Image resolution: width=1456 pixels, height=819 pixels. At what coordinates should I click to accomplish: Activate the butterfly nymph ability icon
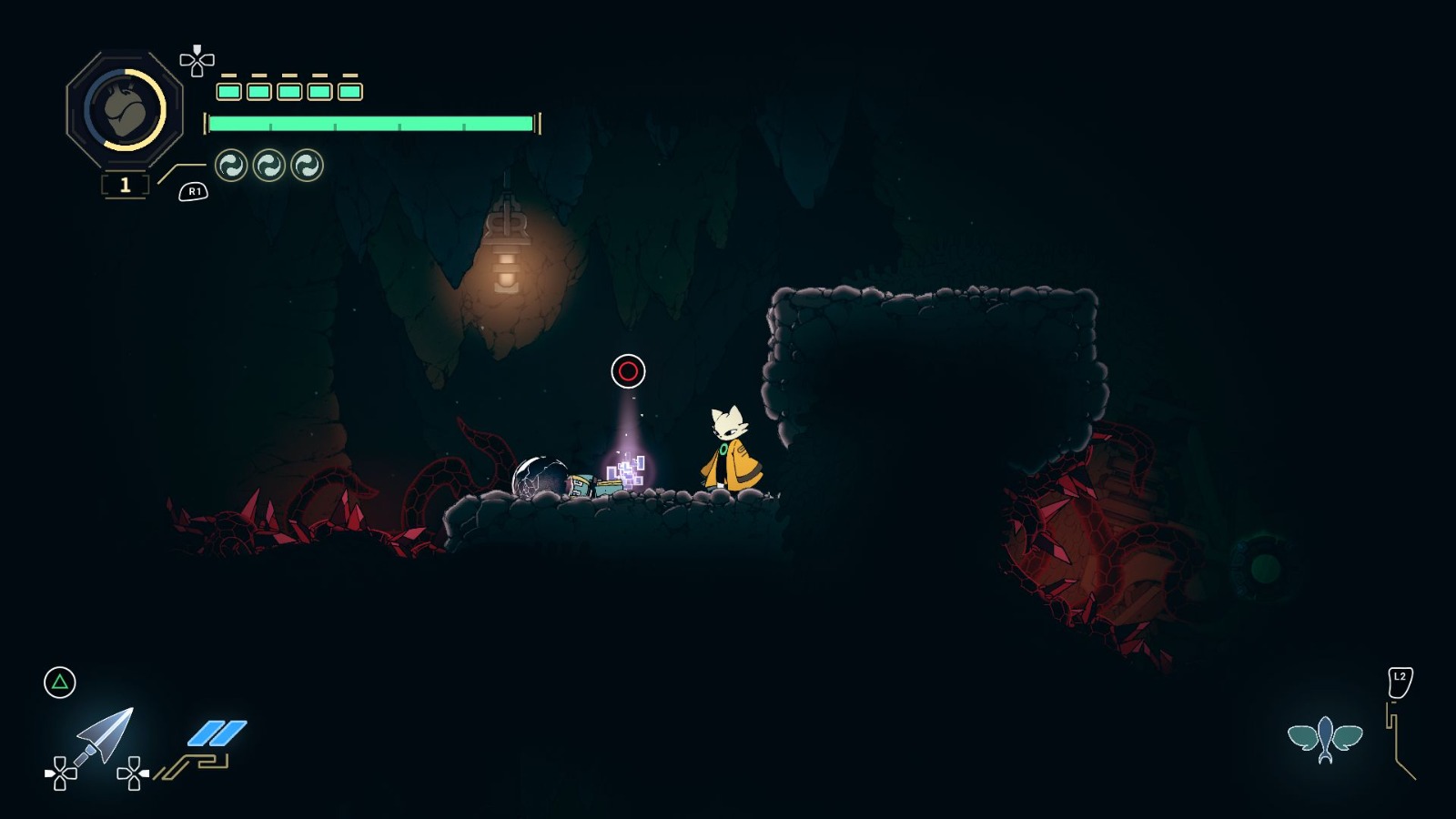[1325, 739]
